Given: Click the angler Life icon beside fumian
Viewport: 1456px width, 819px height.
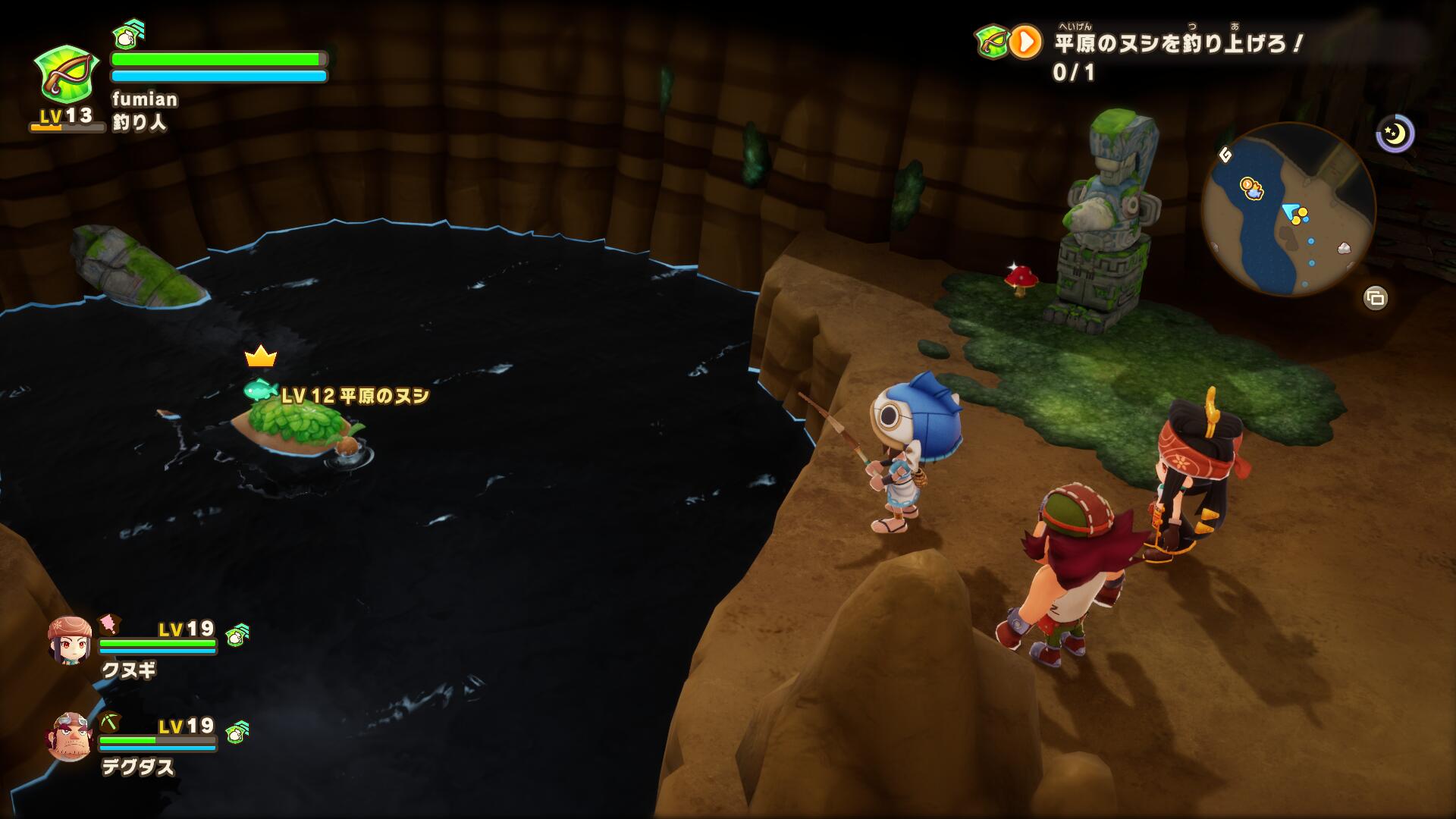Looking at the screenshot, I should point(67,74).
